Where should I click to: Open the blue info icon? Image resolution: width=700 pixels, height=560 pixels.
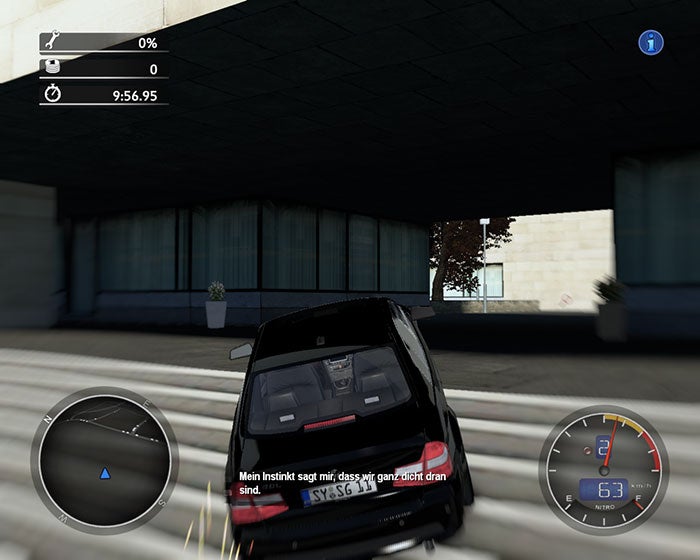point(652,42)
